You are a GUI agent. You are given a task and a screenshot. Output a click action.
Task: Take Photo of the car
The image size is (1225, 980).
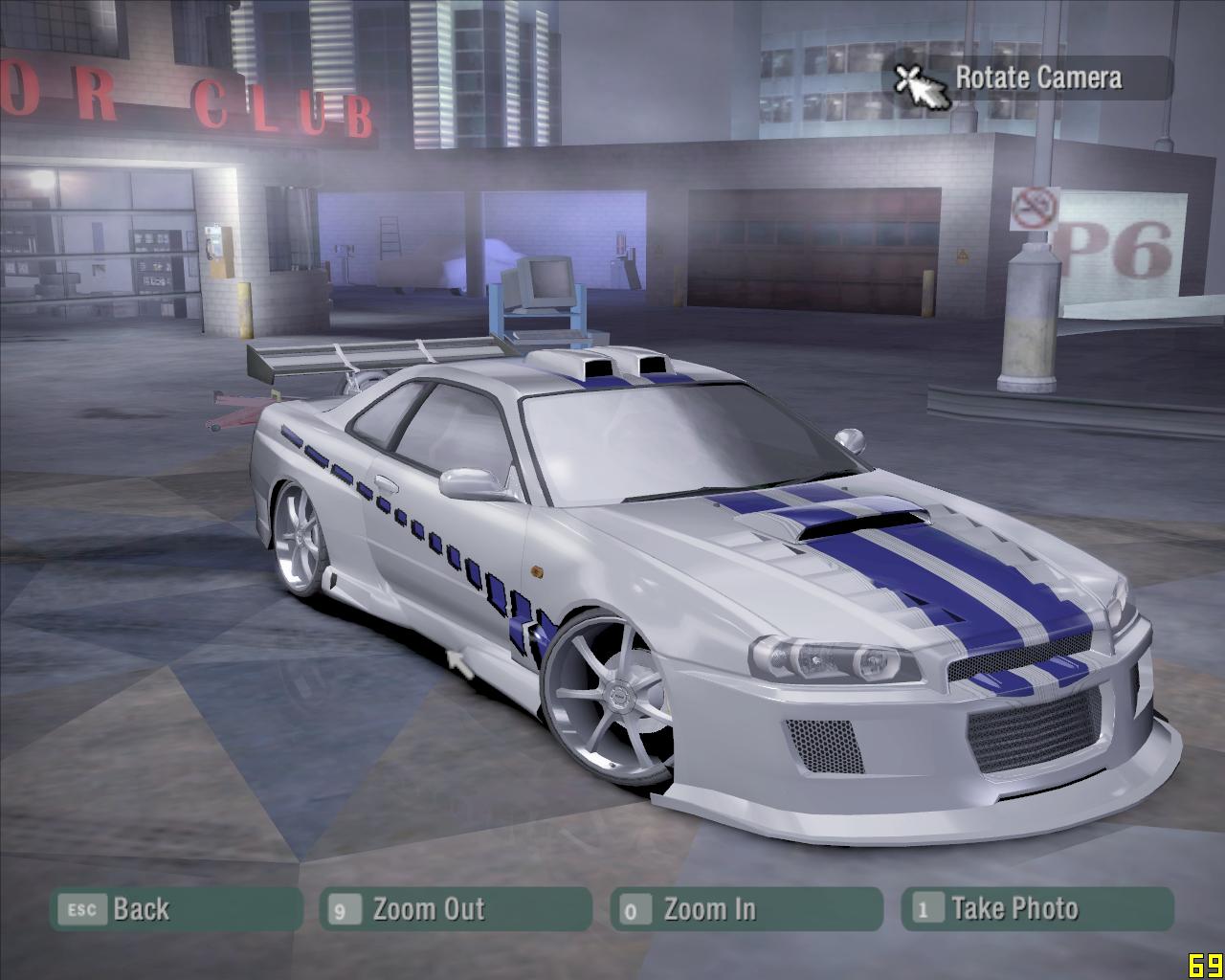point(1037,909)
